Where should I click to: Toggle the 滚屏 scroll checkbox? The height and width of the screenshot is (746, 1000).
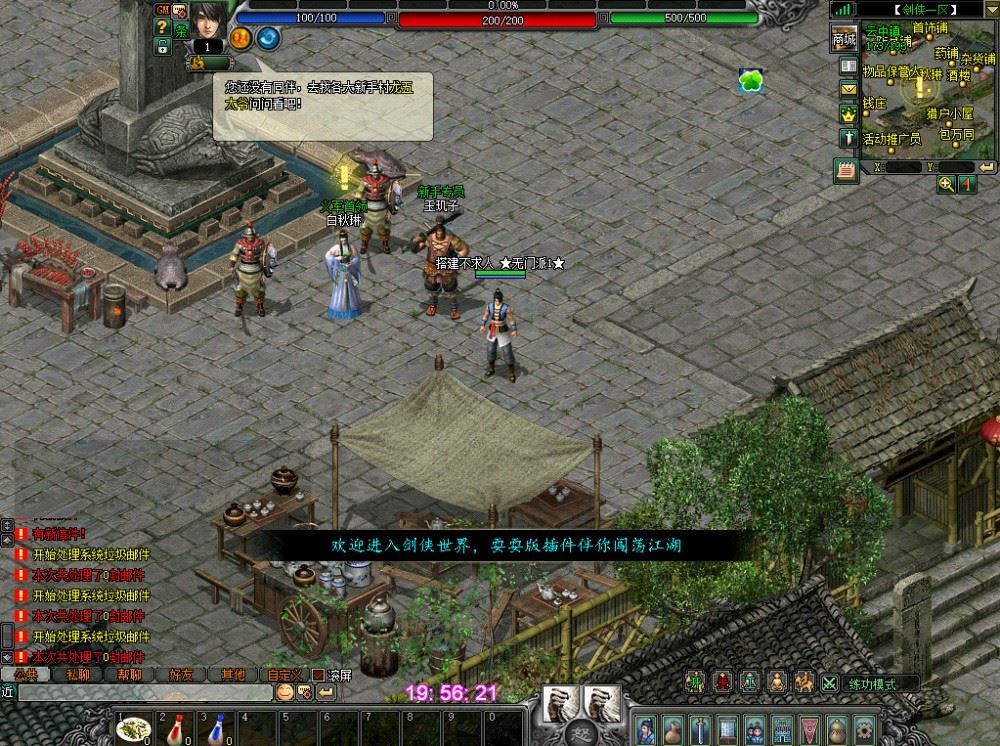coord(320,675)
